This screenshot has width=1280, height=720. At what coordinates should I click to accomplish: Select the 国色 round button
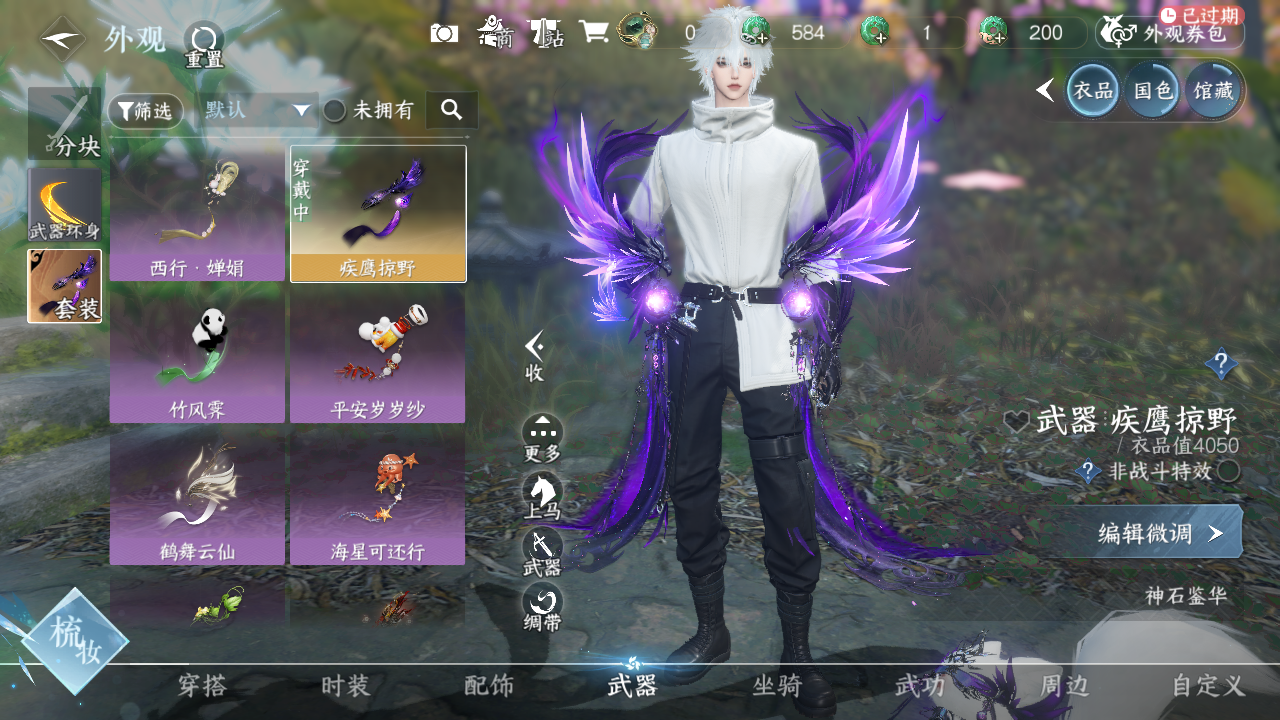click(1152, 91)
